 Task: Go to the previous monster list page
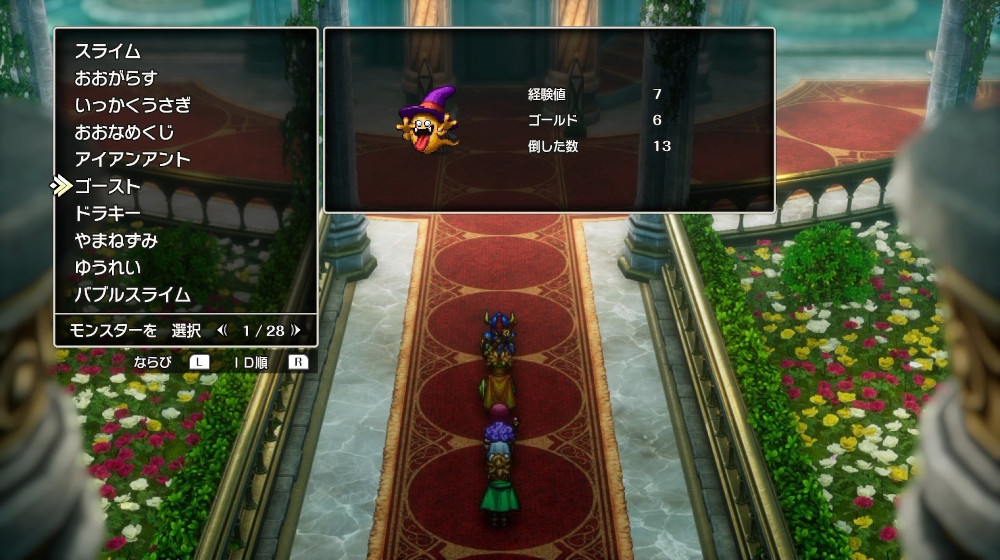pyautogui.click(x=222, y=329)
